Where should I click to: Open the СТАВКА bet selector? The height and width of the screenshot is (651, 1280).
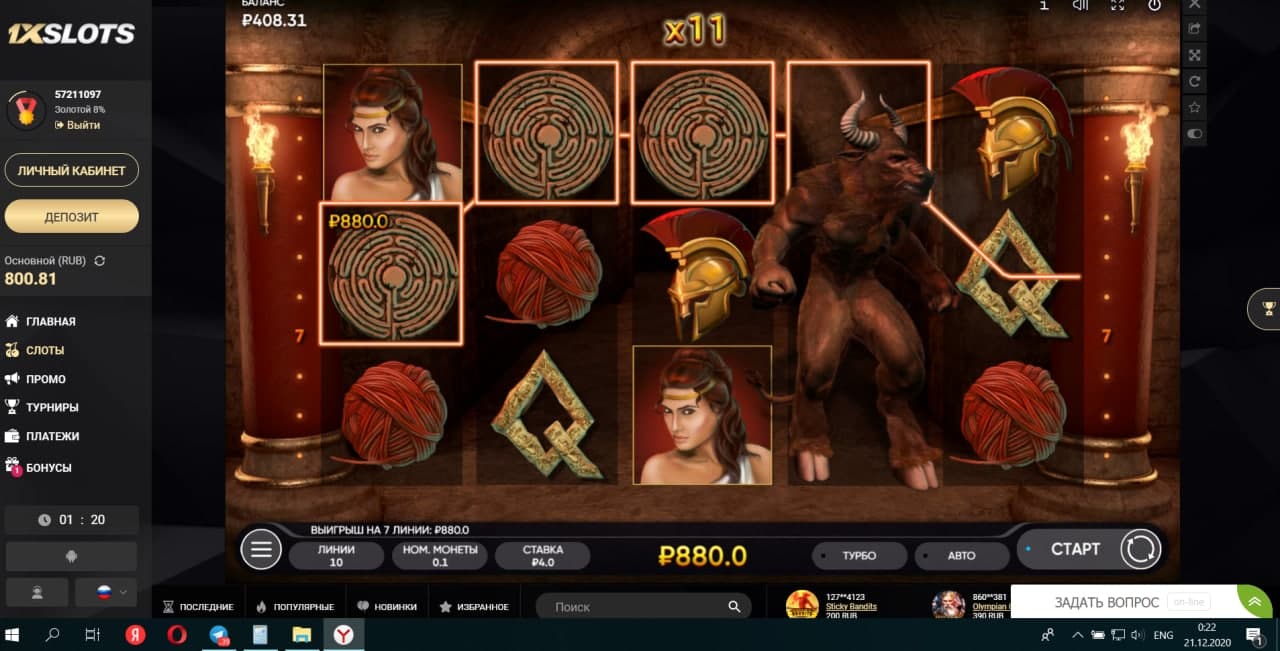click(542, 556)
